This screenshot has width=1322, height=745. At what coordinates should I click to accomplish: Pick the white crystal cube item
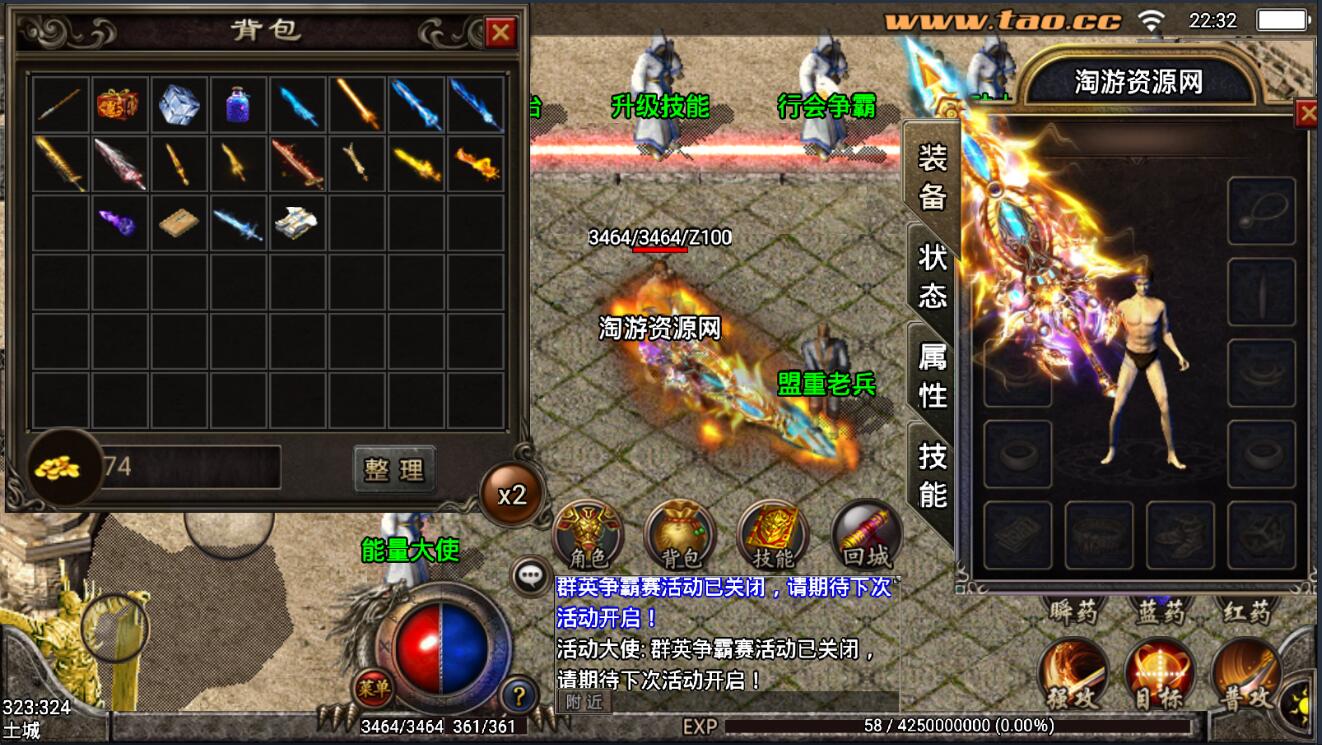[x=178, y=104]
